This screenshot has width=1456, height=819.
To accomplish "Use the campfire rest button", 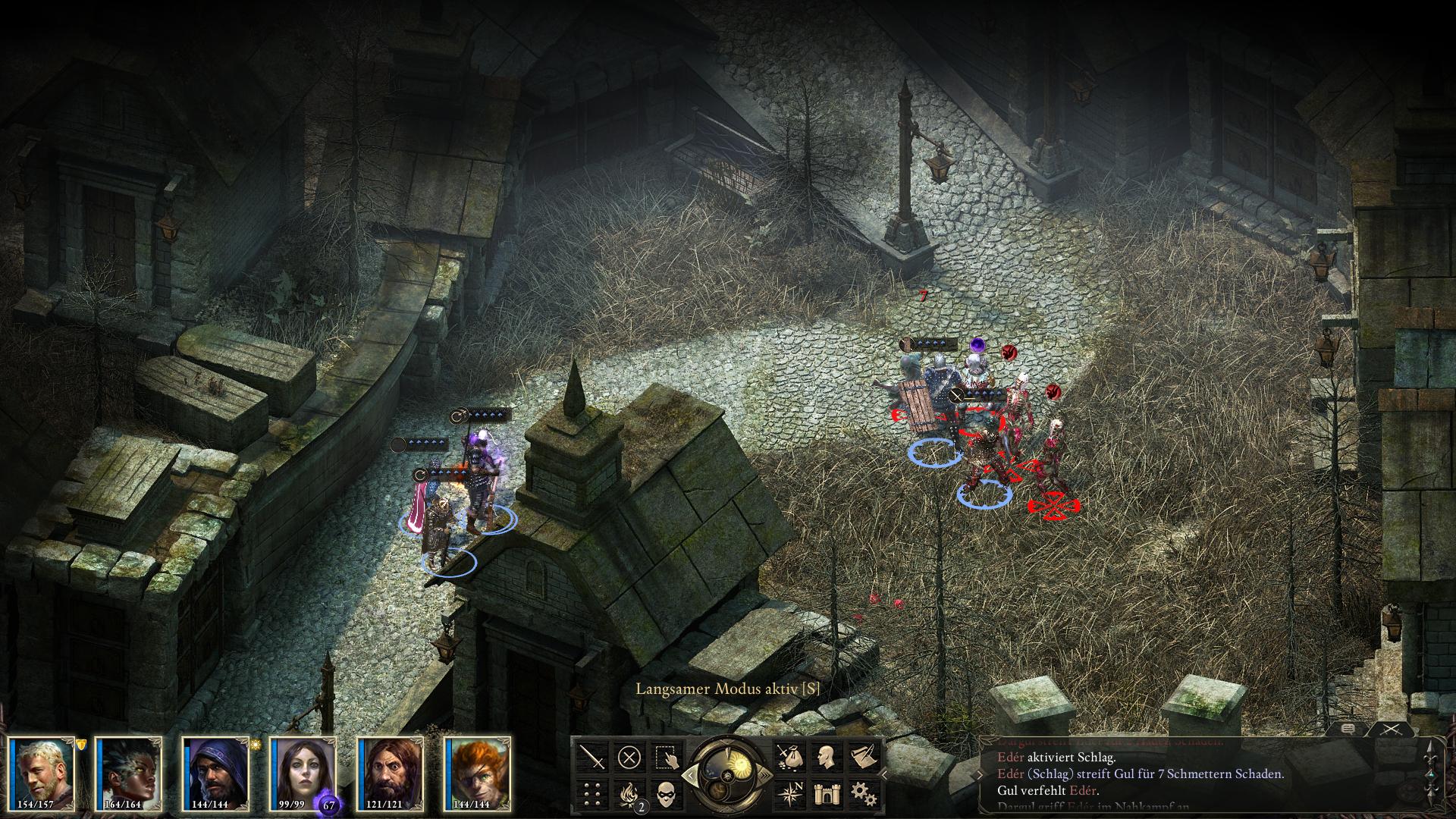I will 629,793.
